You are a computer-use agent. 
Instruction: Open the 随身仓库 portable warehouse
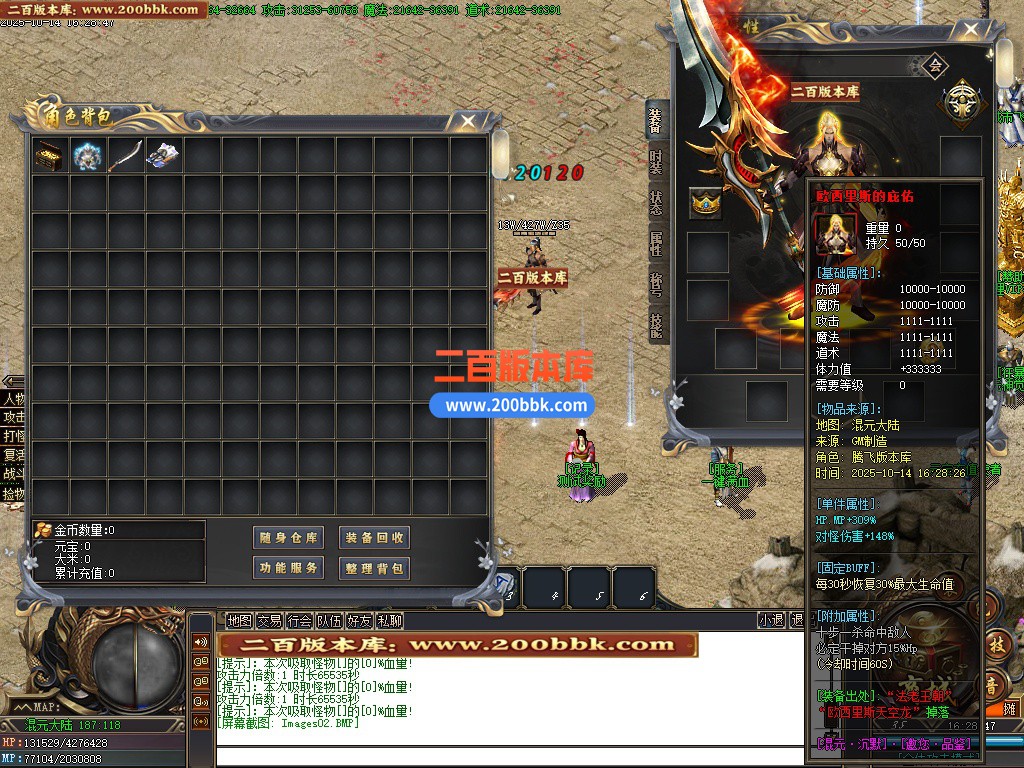point(288,538)
